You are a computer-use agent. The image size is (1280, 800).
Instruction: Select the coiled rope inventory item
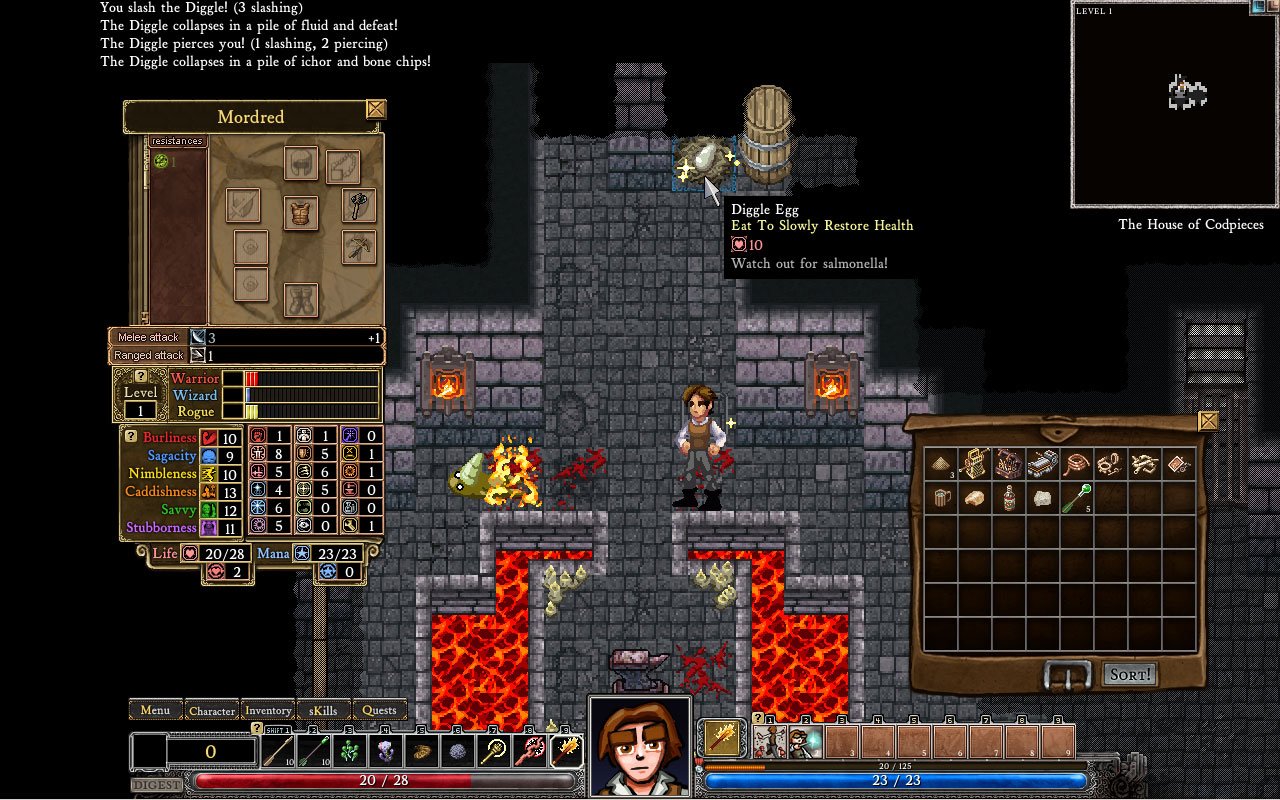point(1076,463)
